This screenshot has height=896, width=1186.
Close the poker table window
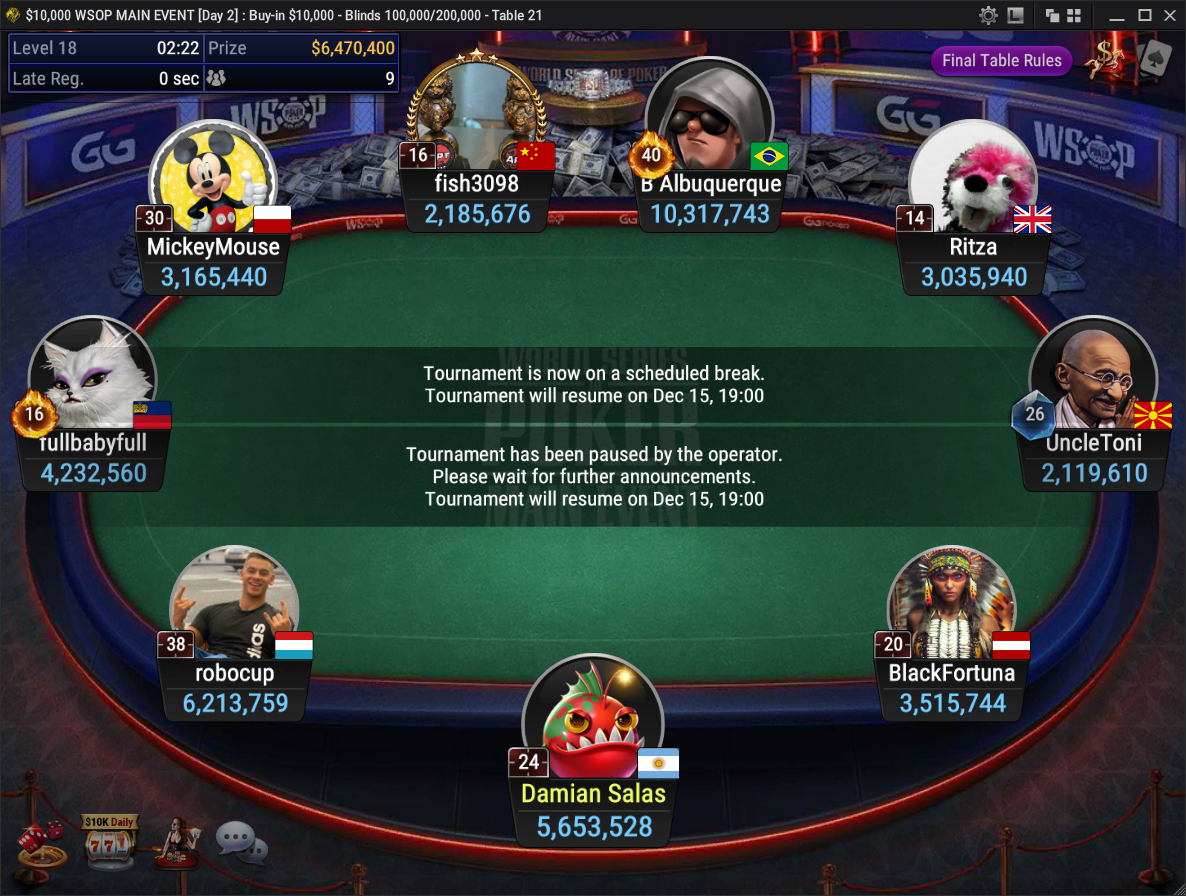pyautogui.click(x=1169, y=15)
